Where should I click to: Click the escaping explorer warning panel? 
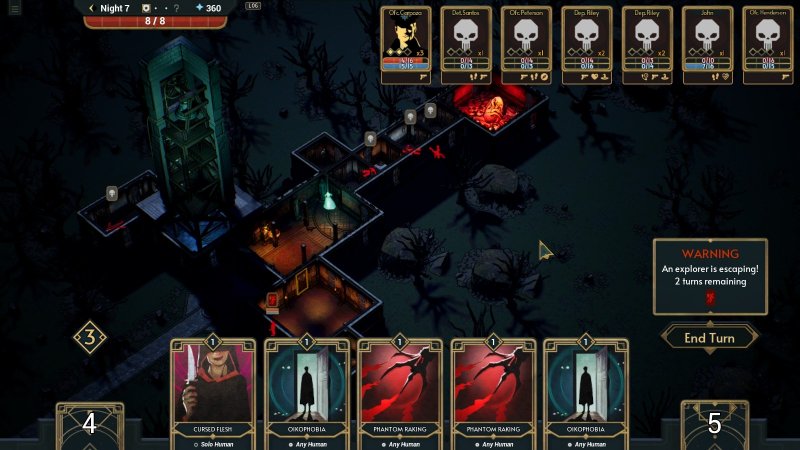pos(710,277)
